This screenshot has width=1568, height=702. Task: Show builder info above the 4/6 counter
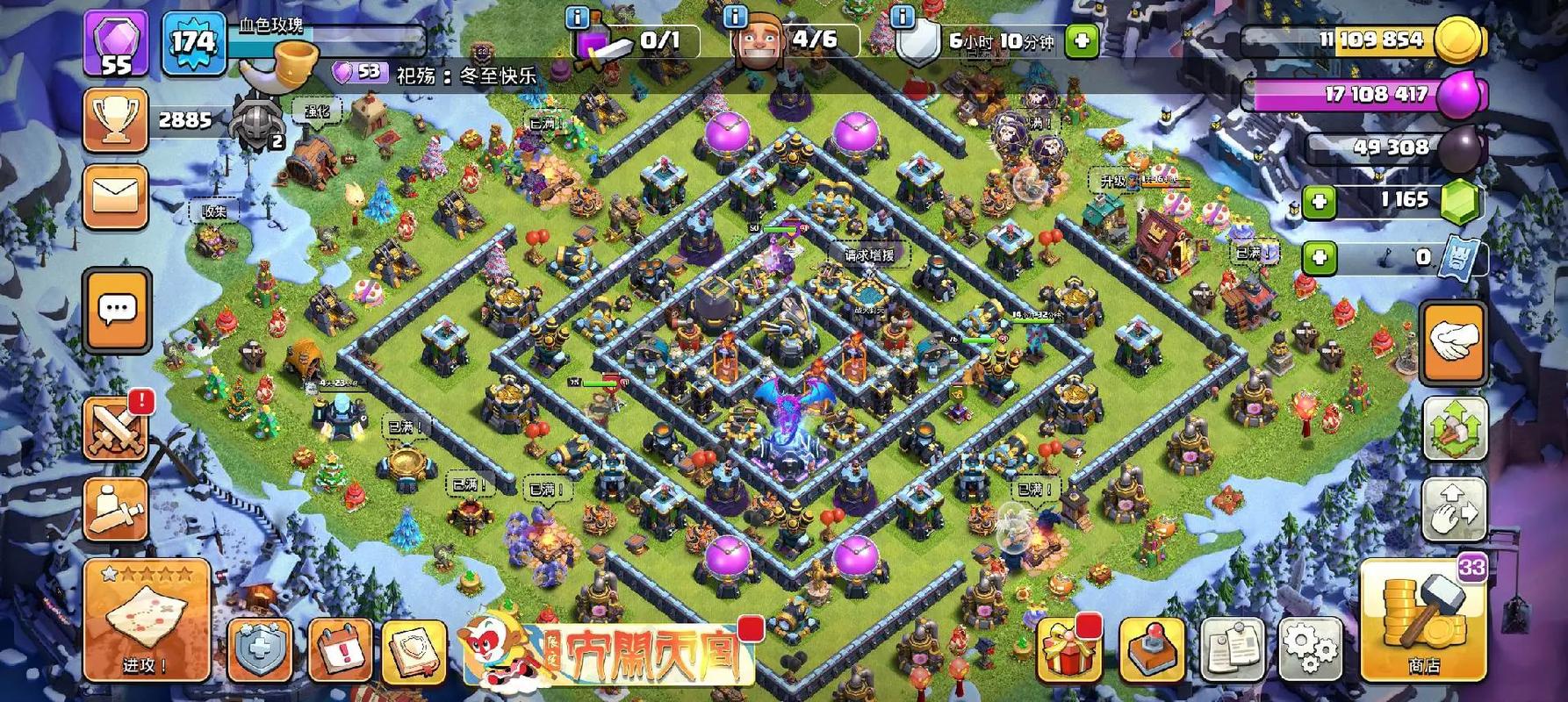click(735, 17)
